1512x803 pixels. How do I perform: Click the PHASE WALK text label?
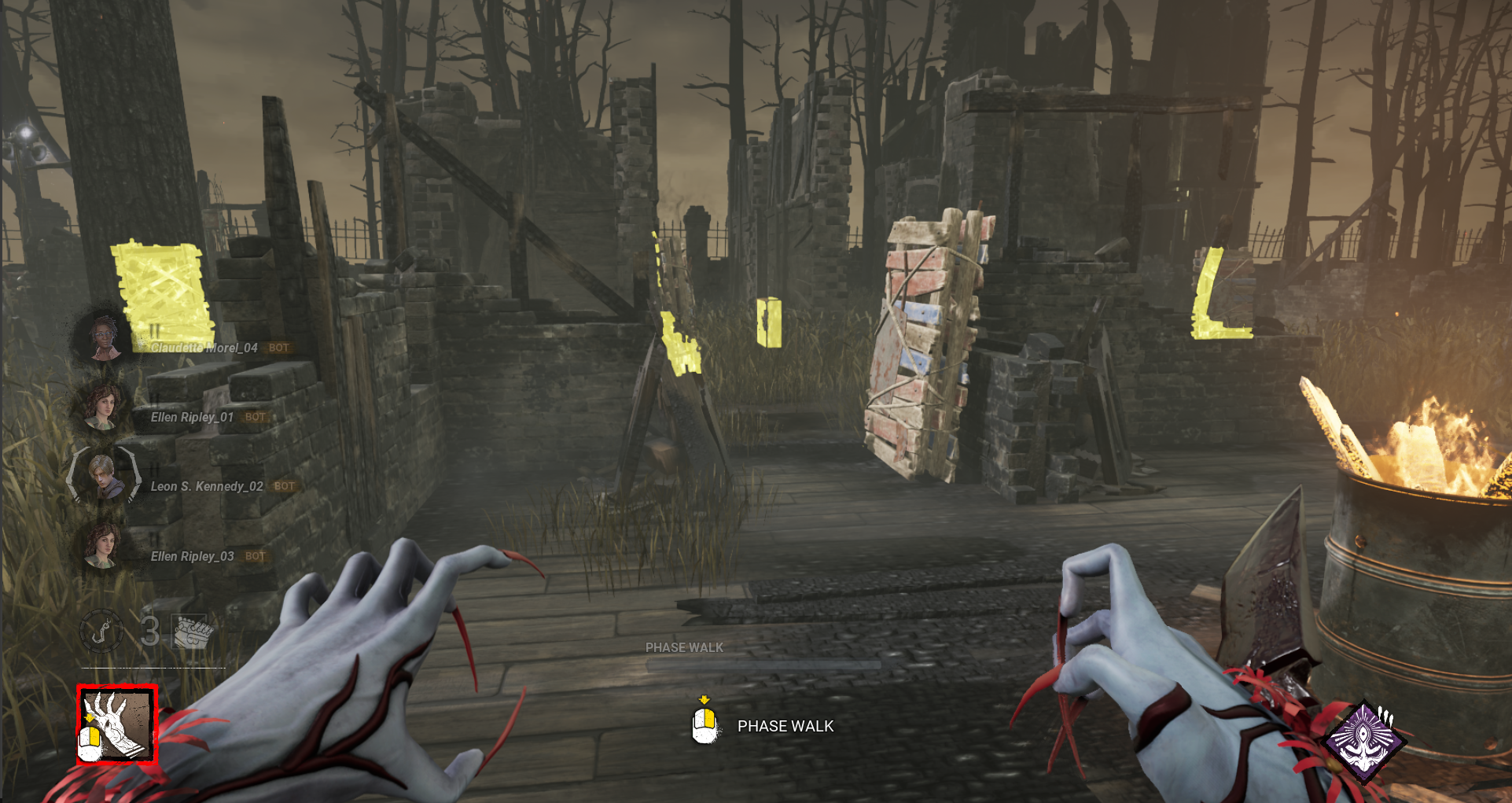pos(785,726)
